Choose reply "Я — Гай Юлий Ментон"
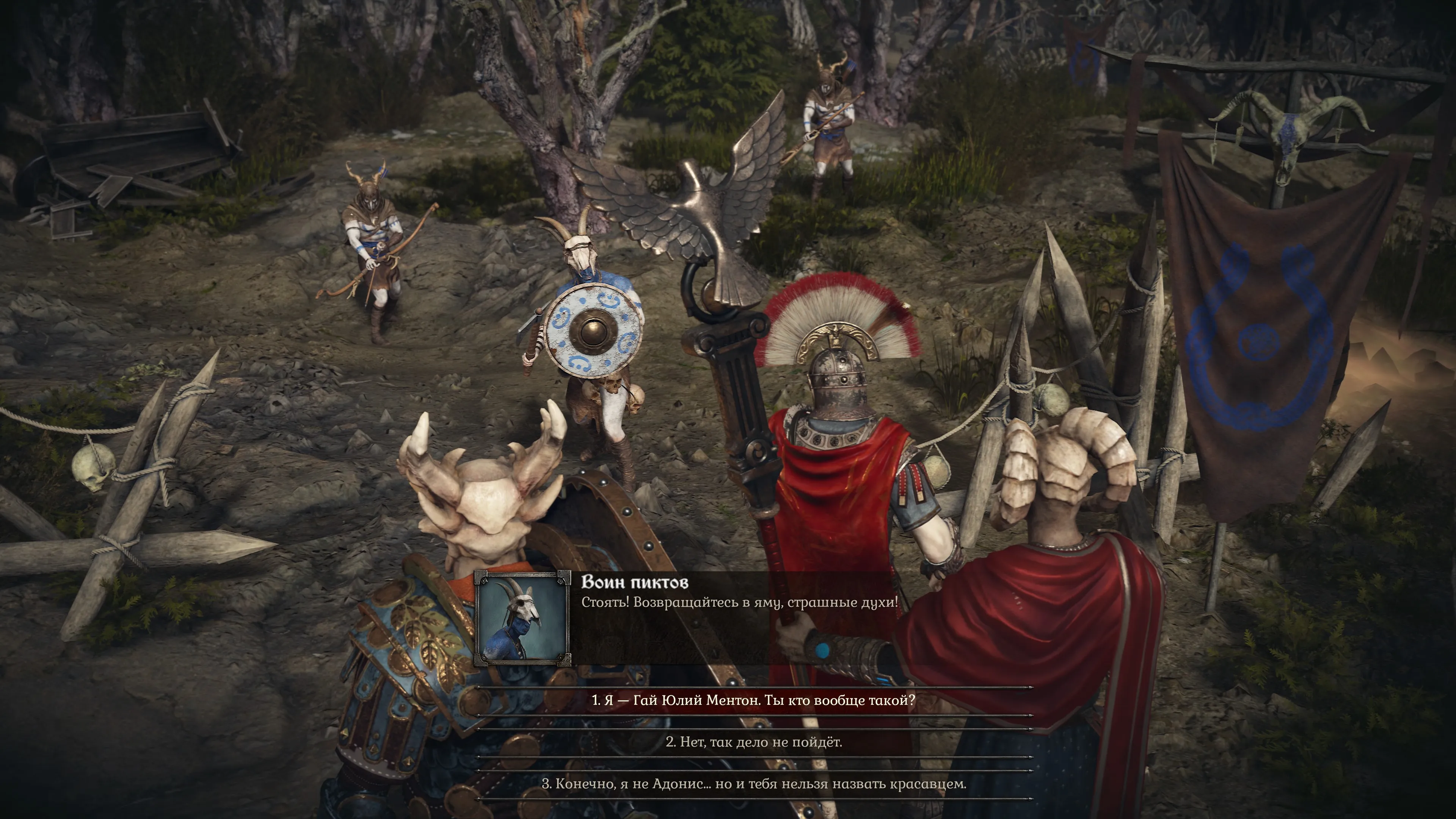 pyautogui.click(x=753, y=700)
